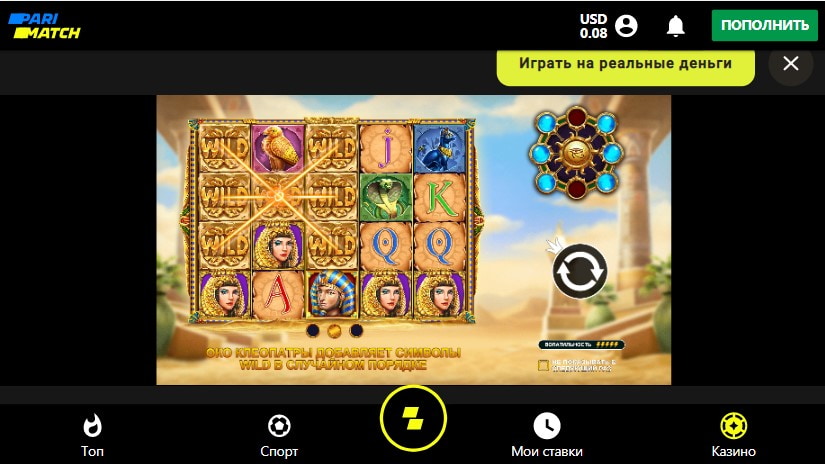Select the third intro page dot
The height and width of the screenshot is (464, 825).
click(x=356, y=330)
